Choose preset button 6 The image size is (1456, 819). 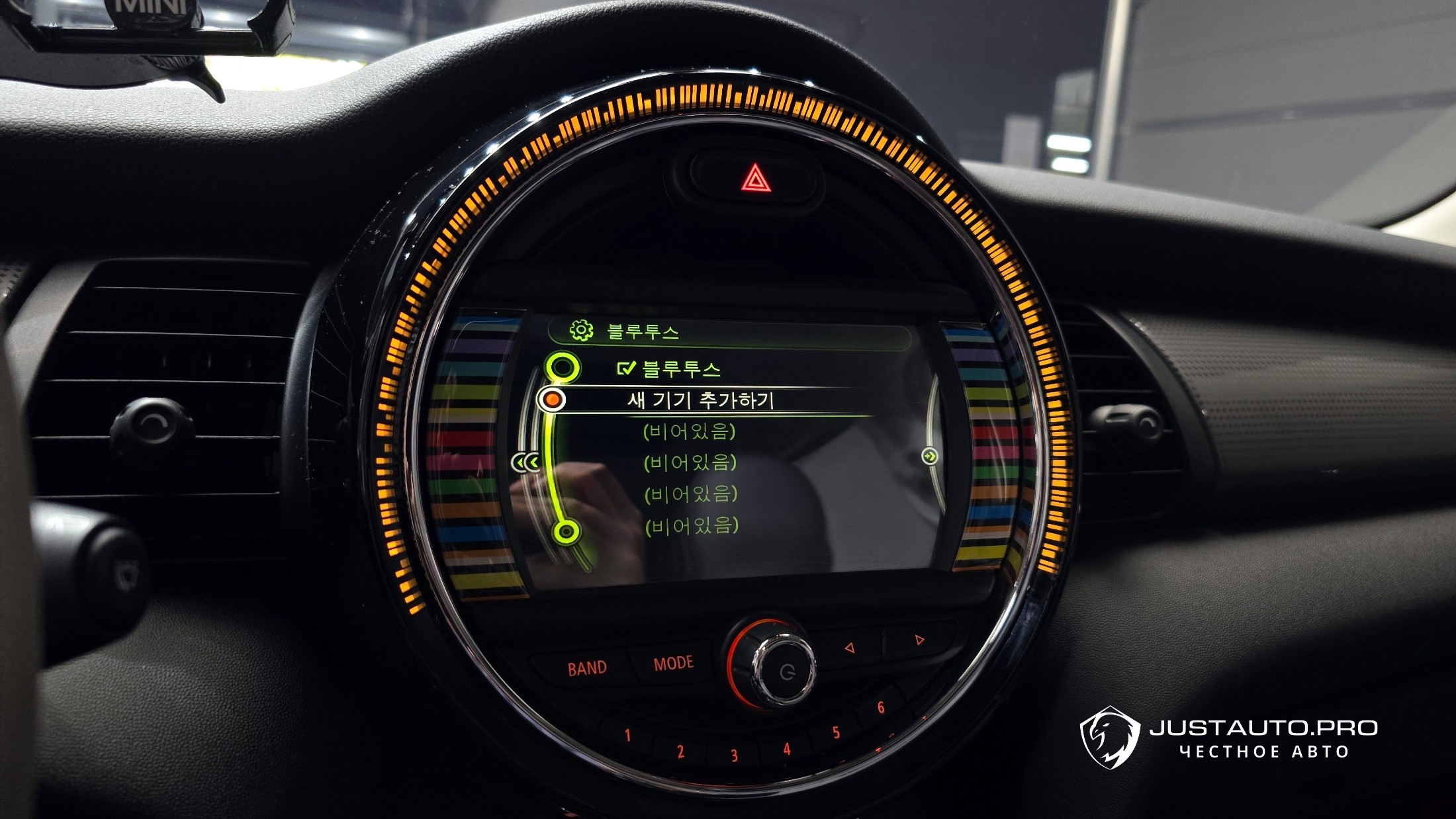pos(881,708)
